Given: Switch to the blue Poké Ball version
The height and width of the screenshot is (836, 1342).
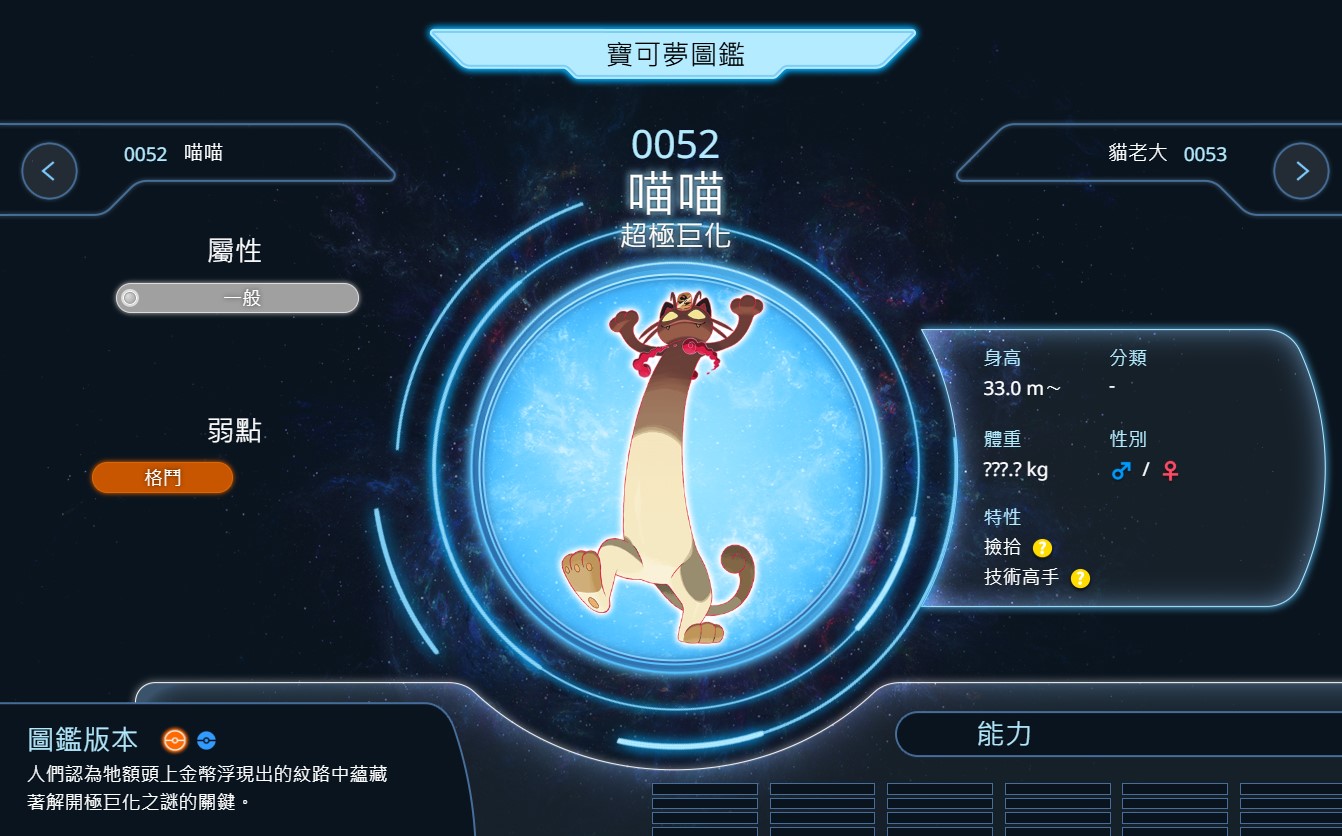Looking at the screenshot, I should 206,741.
